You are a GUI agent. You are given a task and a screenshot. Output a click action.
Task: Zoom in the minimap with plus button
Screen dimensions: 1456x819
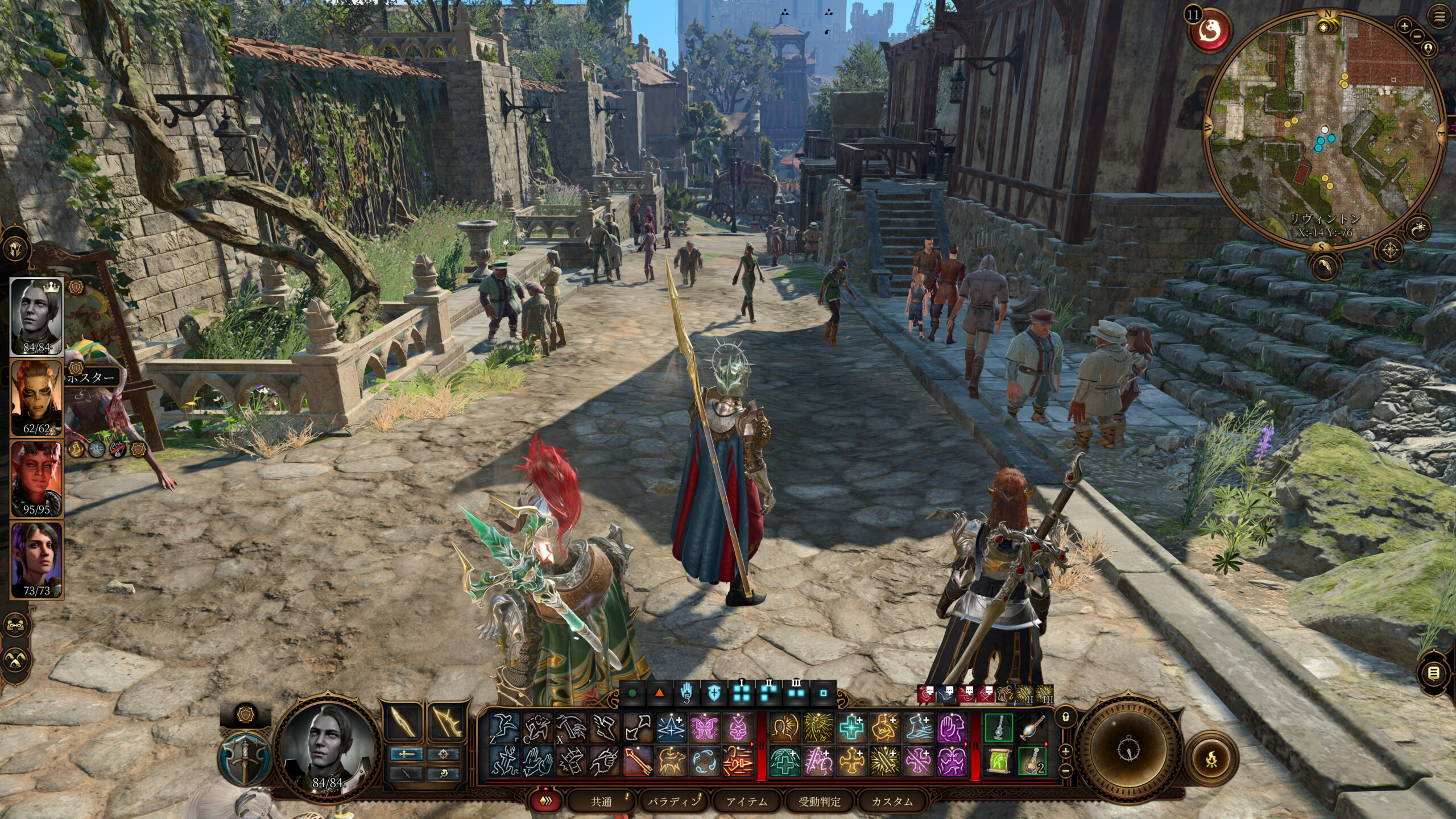coord(1404,26)
